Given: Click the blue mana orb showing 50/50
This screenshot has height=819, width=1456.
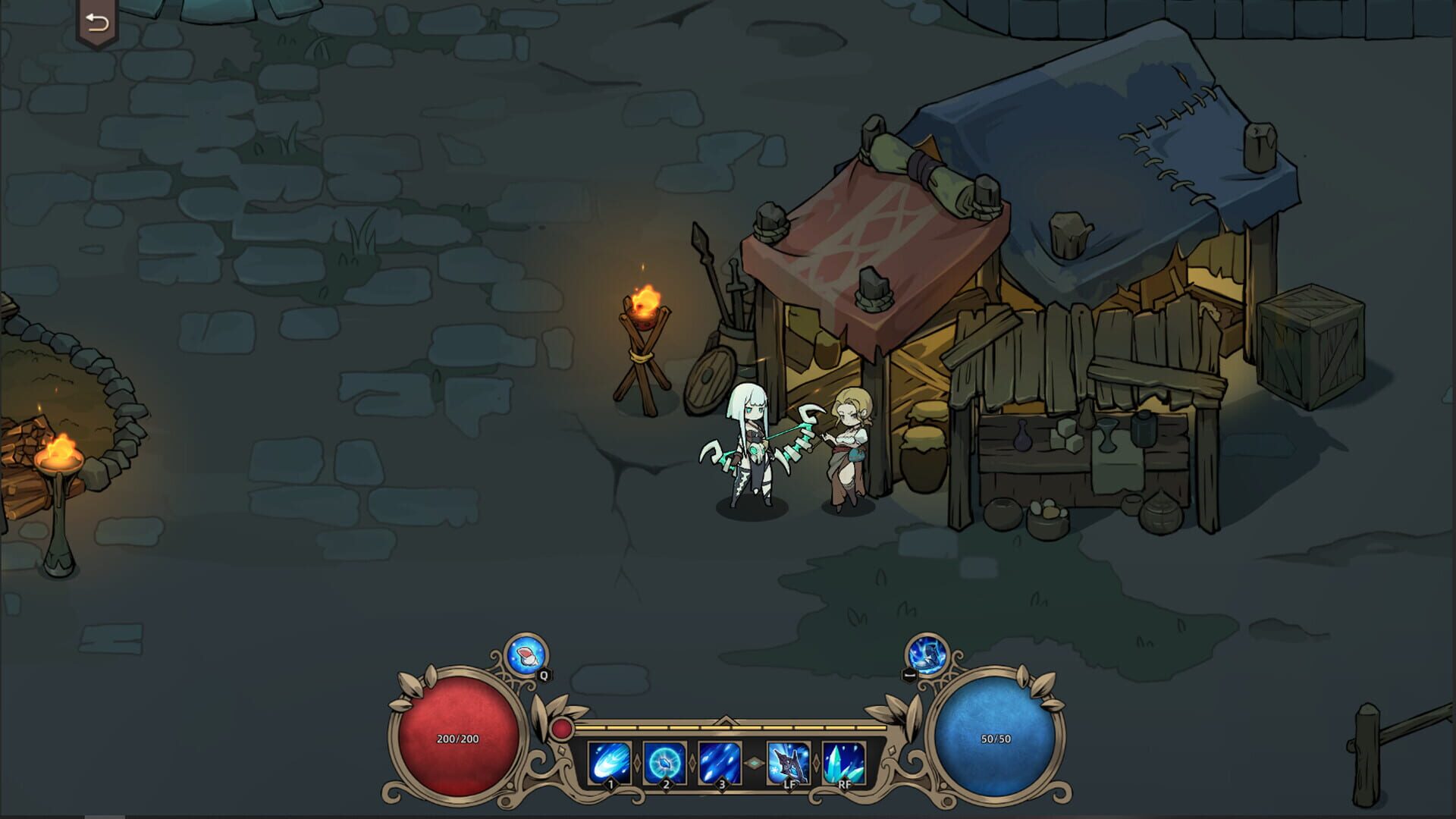Looking at the screenshot, I should coord(994,739).
